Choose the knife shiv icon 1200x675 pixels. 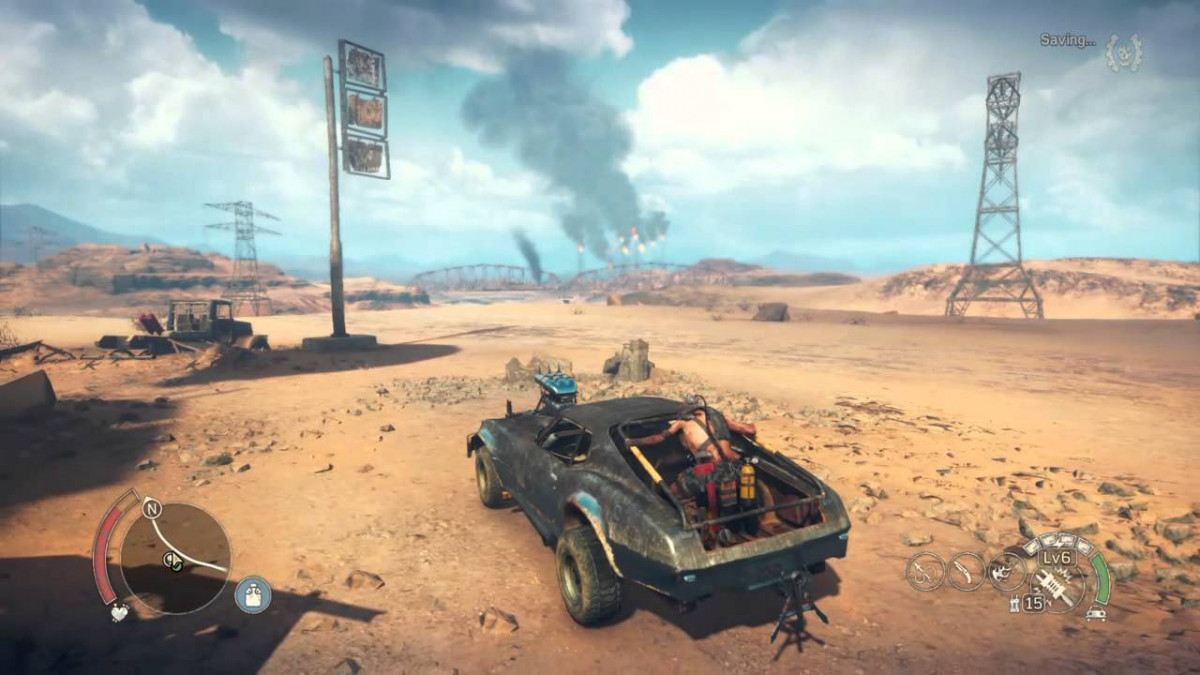point(965,571)
